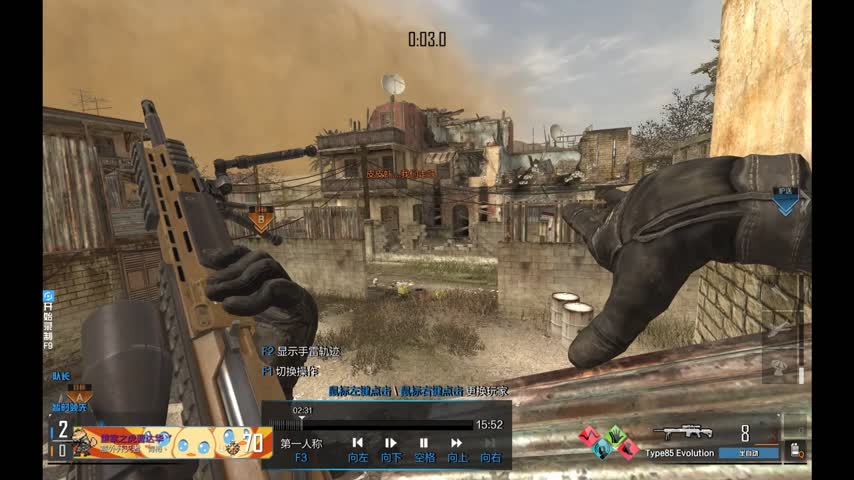Jump to the next replay segment
Screen dimensions: 854x480
[490, 443]
